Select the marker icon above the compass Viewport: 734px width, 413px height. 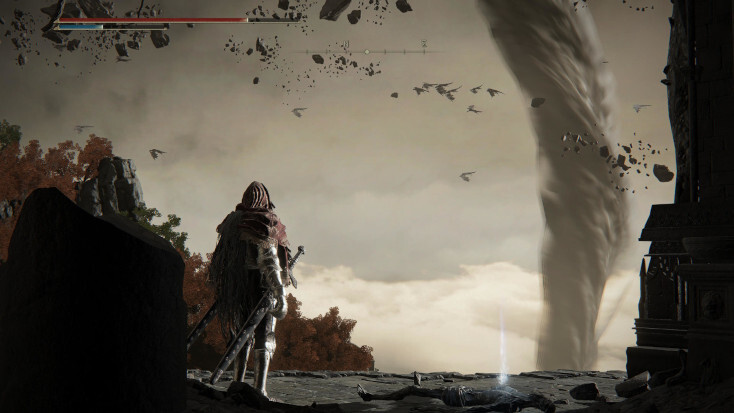pyautogui.click(x=424, y=43)
